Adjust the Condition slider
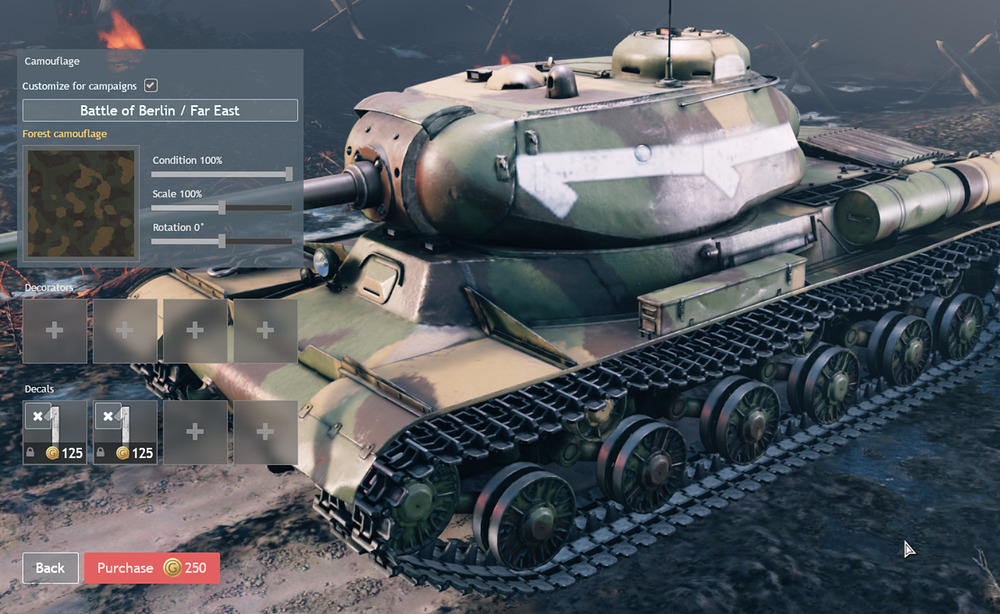This screenshot has height=614, width=1000. click(289, 174)
